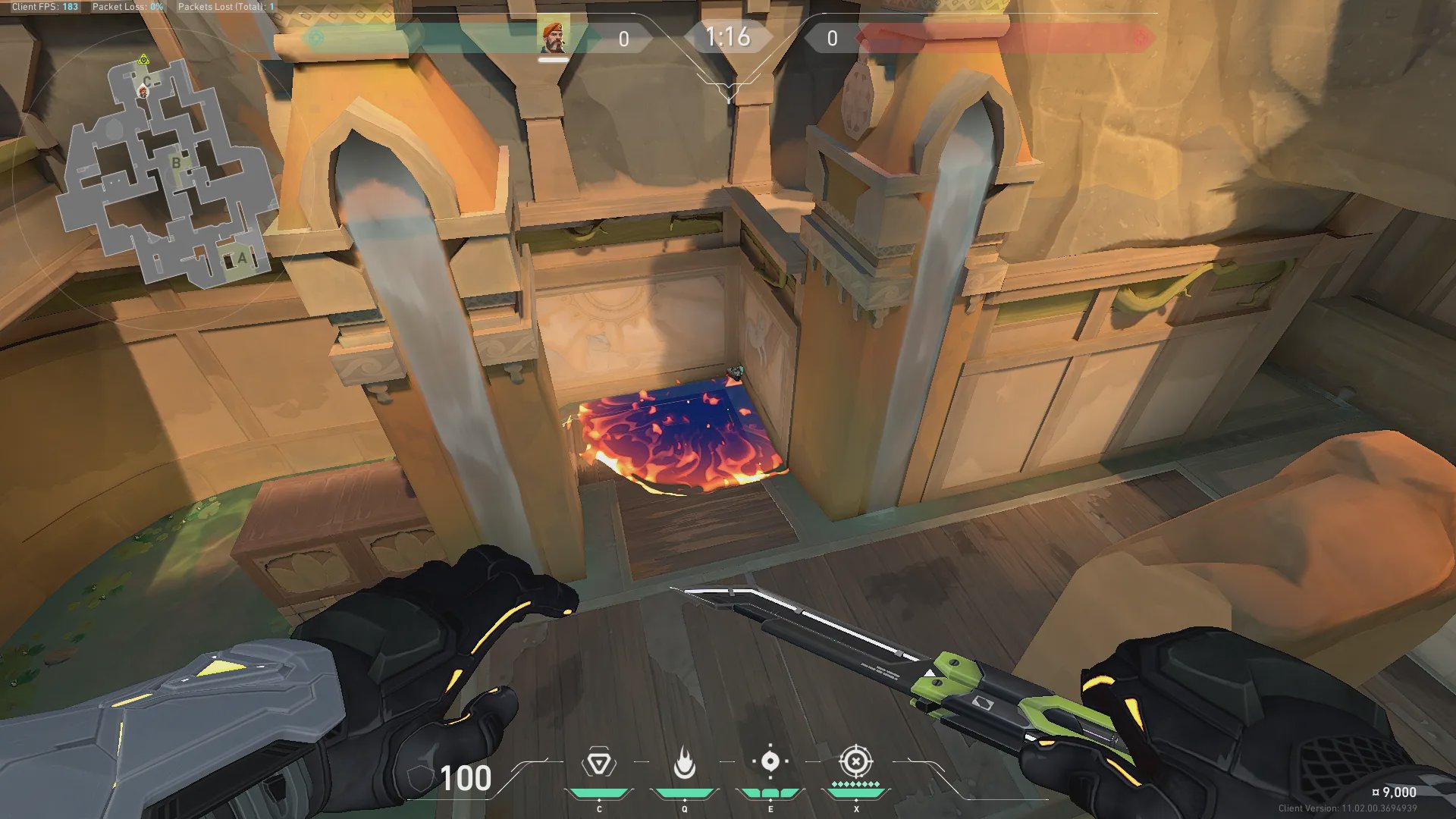Open the minimap of the map

(x=167, y=174)
